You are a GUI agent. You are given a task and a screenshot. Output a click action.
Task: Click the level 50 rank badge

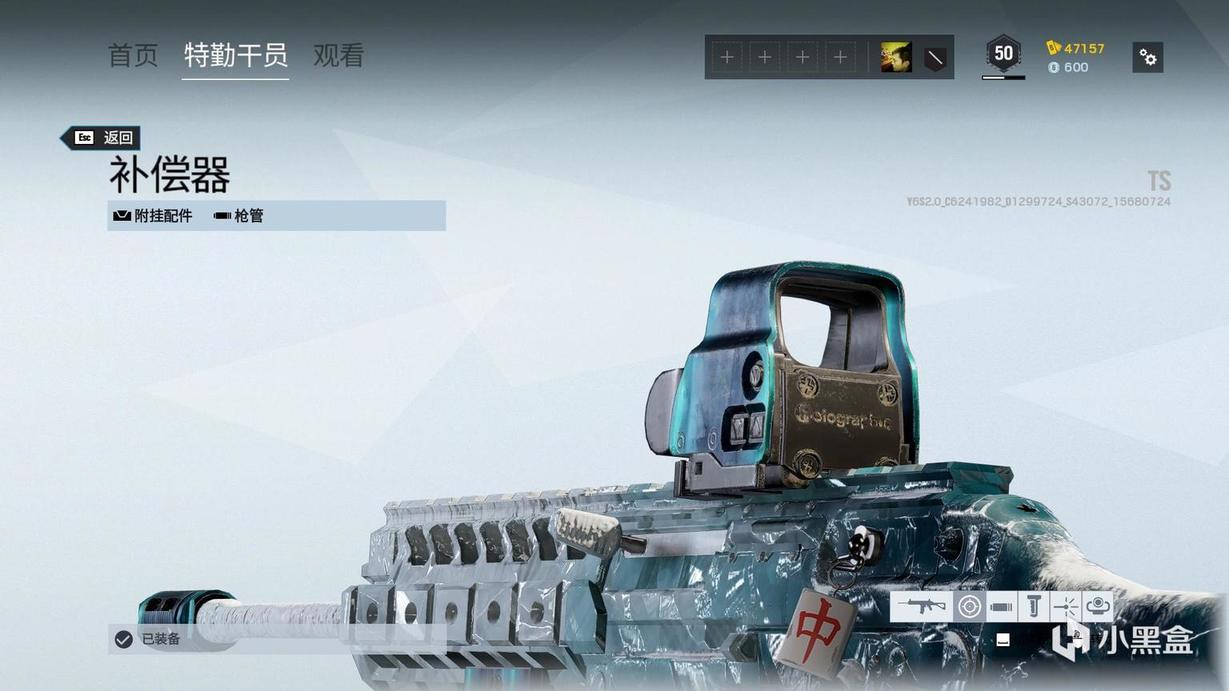pyautogui.click(x=1003, y=54)
